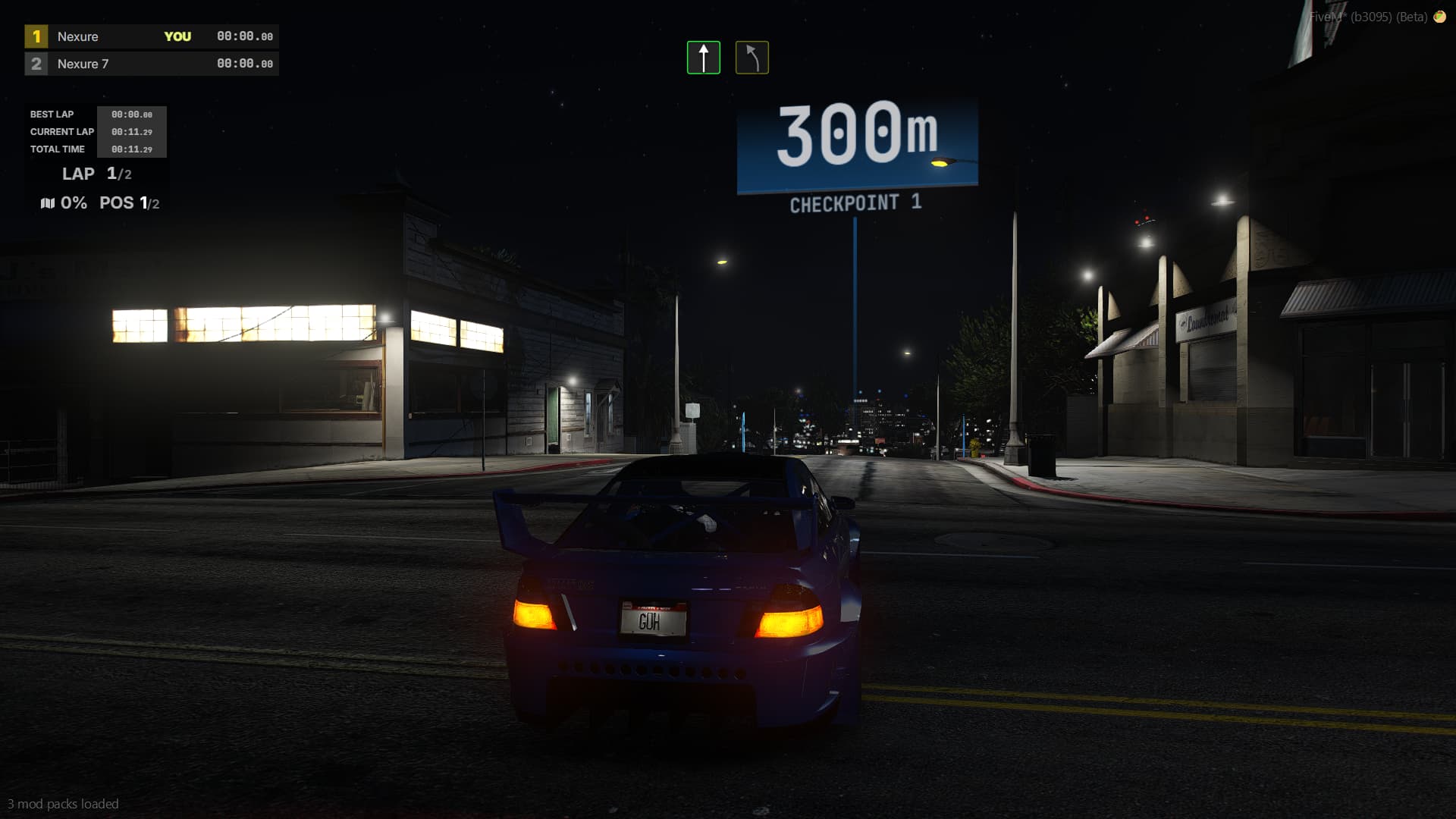Viewport: 1456px width, 819px height.
Task: Toggle the BEST LAP timer display
Action: coord(51,115)
